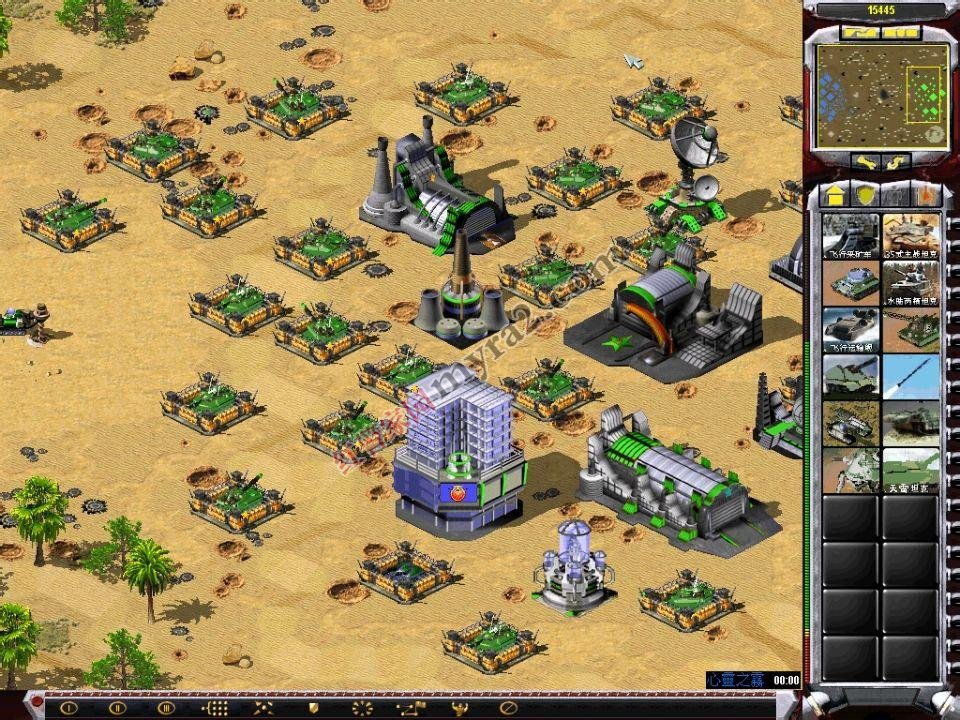Screen dimensions: 960x720
Task: Activate the sell dollar button
Action: (895, 161)
